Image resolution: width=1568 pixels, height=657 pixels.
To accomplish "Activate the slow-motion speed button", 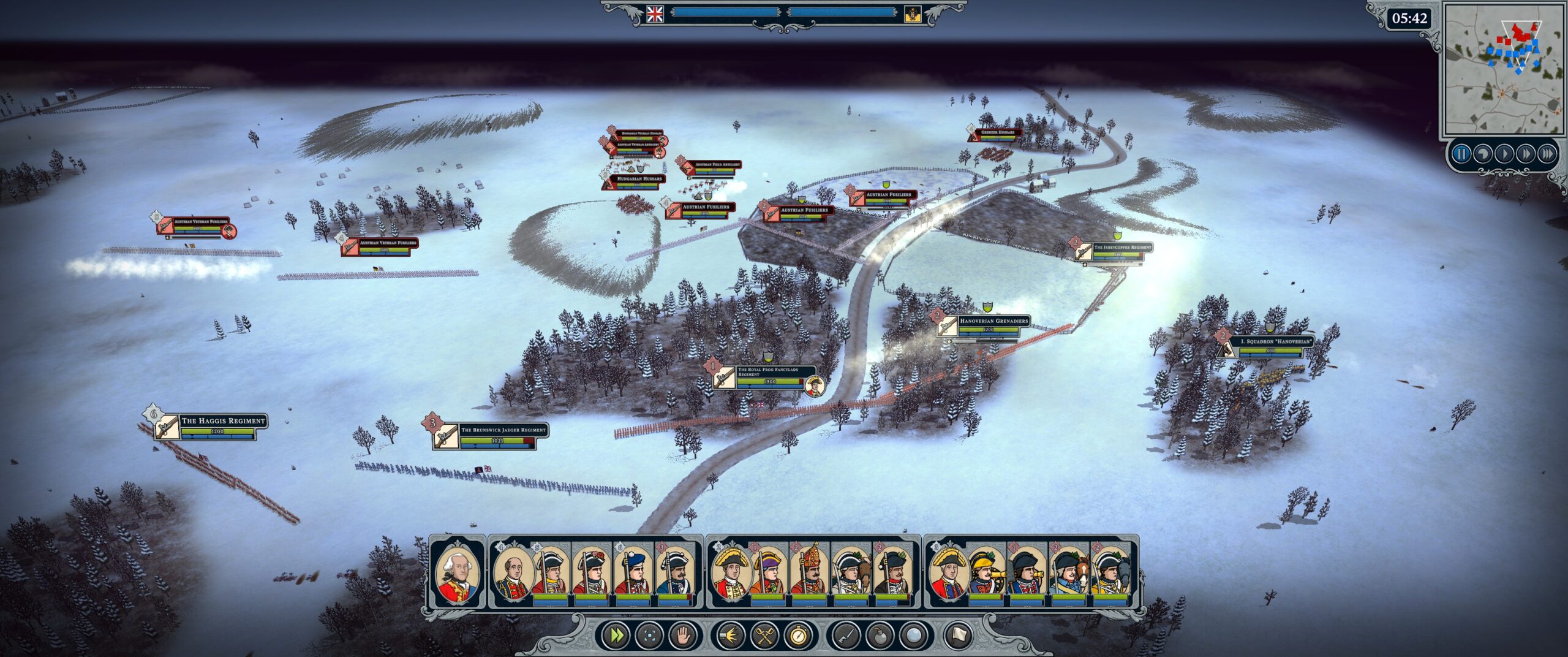I will coord(1482,153).
